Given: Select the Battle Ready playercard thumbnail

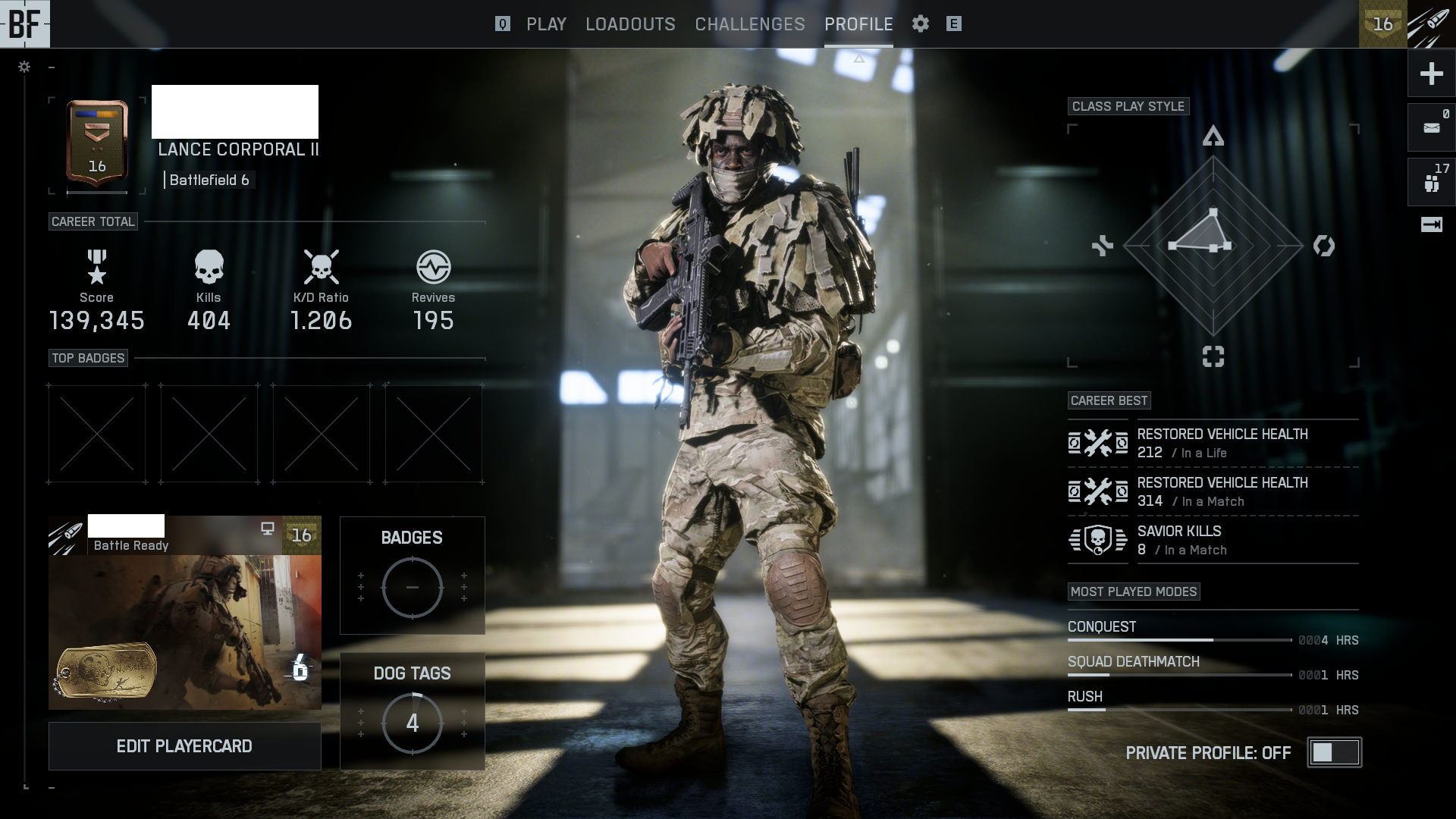Looking at the screenshot, I should tap(184, 613).
